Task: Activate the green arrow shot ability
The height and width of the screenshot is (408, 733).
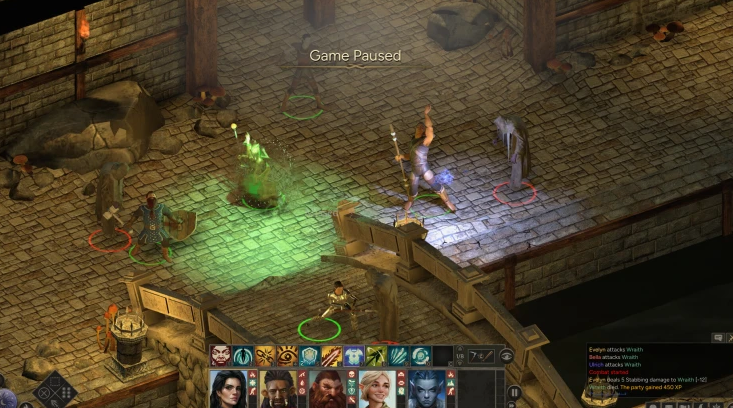Action: [x=376, y=356]
